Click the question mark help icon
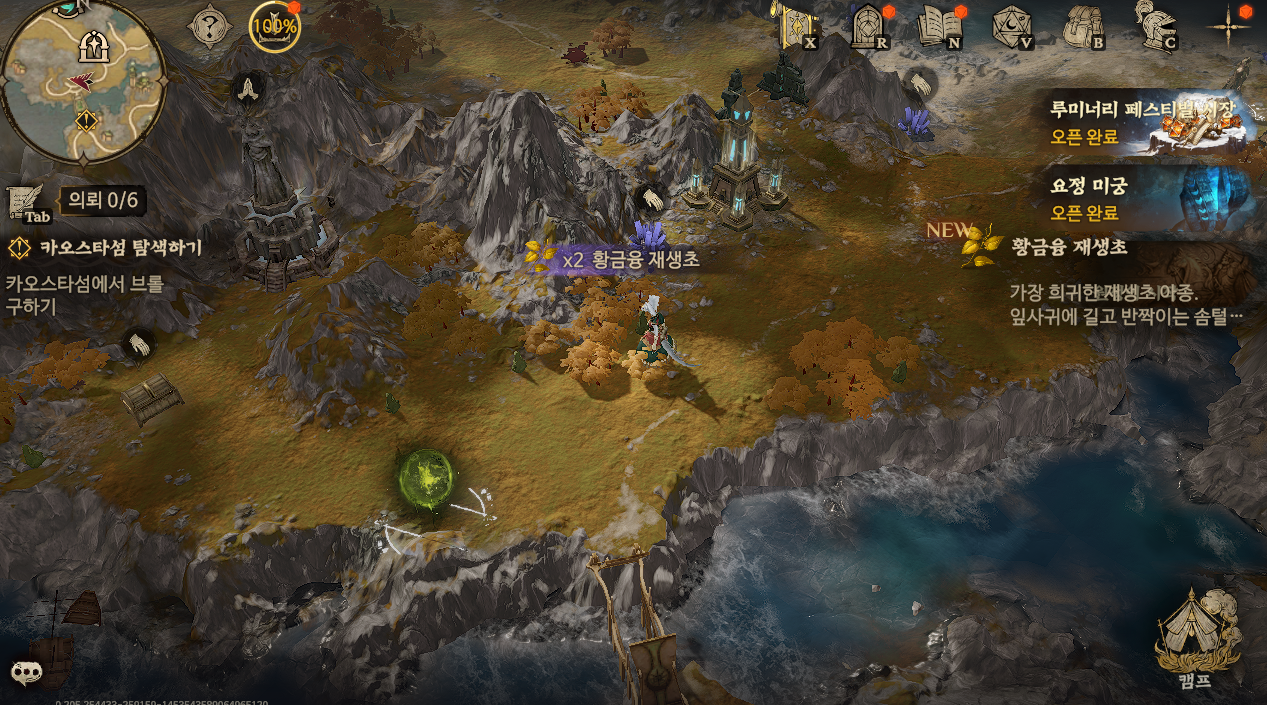Screen dimensions: 1267x705 point(210,27)
